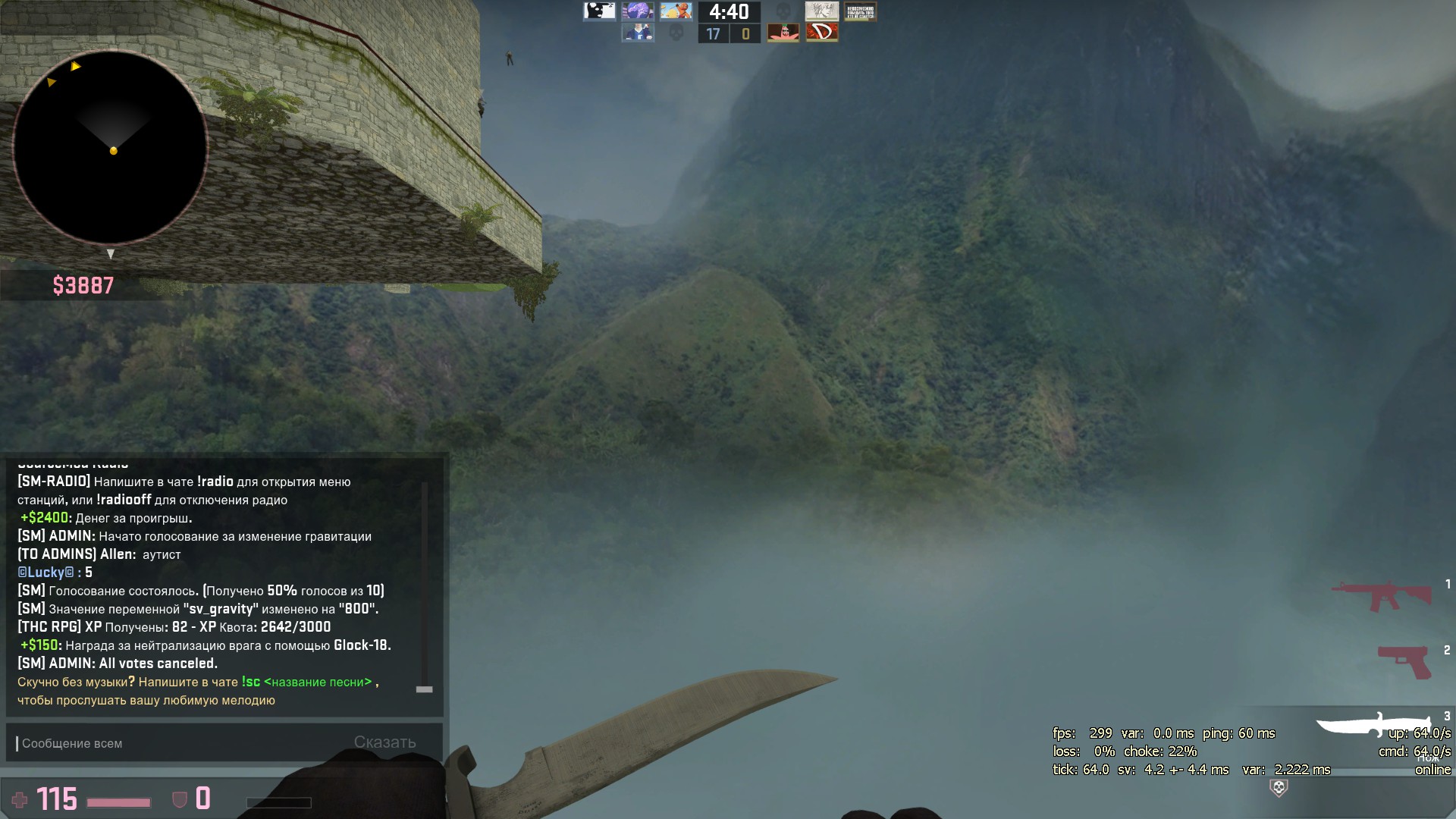Image resolution: width=1456 pixels, height=819 pixels.
Task: Select the Patrick Star player avatar
Action: (783, 33)
